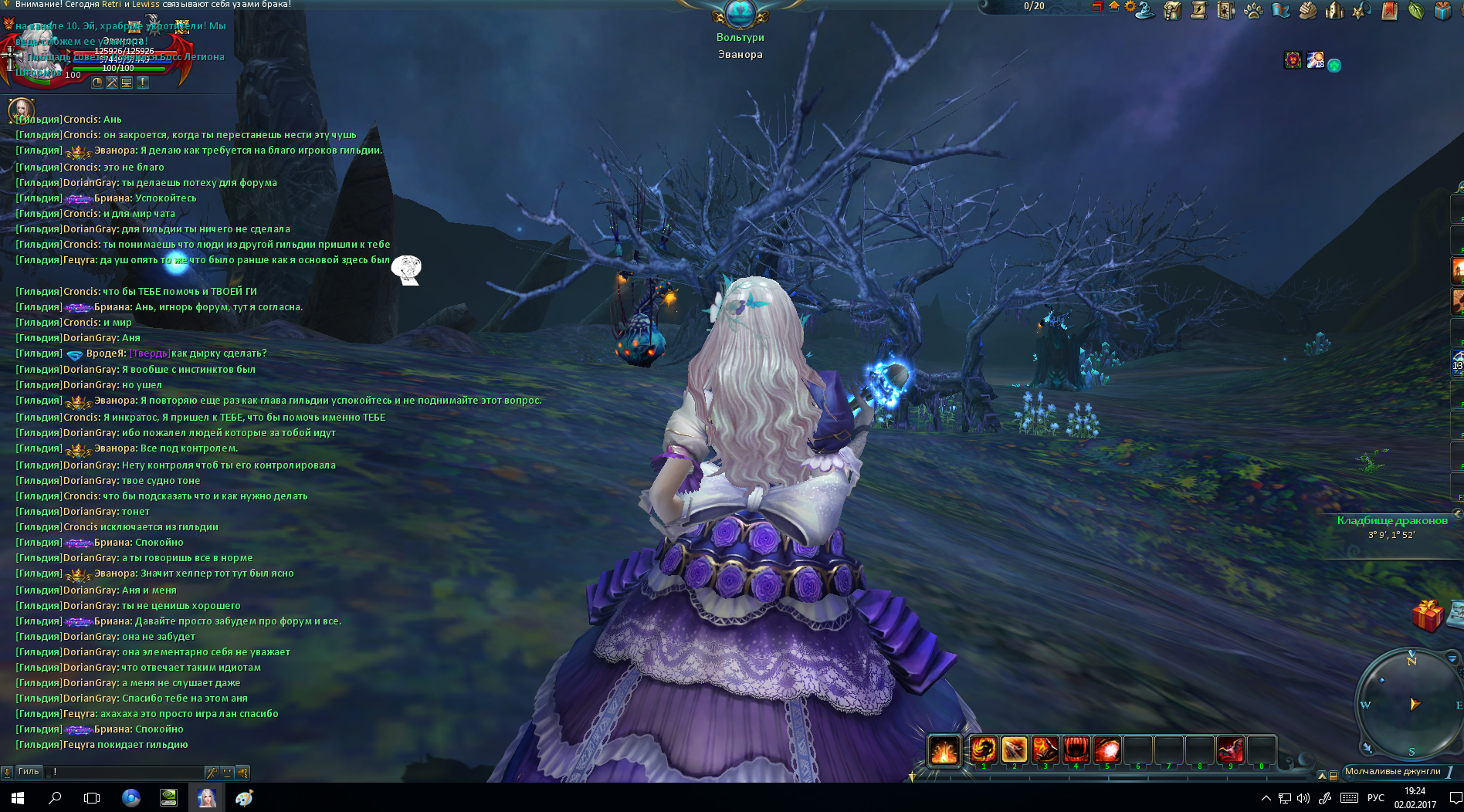Click the handshake icon in top toolbar
Image resolution: width=1464 pixels, height=812 pixels.
(1307, 10)
